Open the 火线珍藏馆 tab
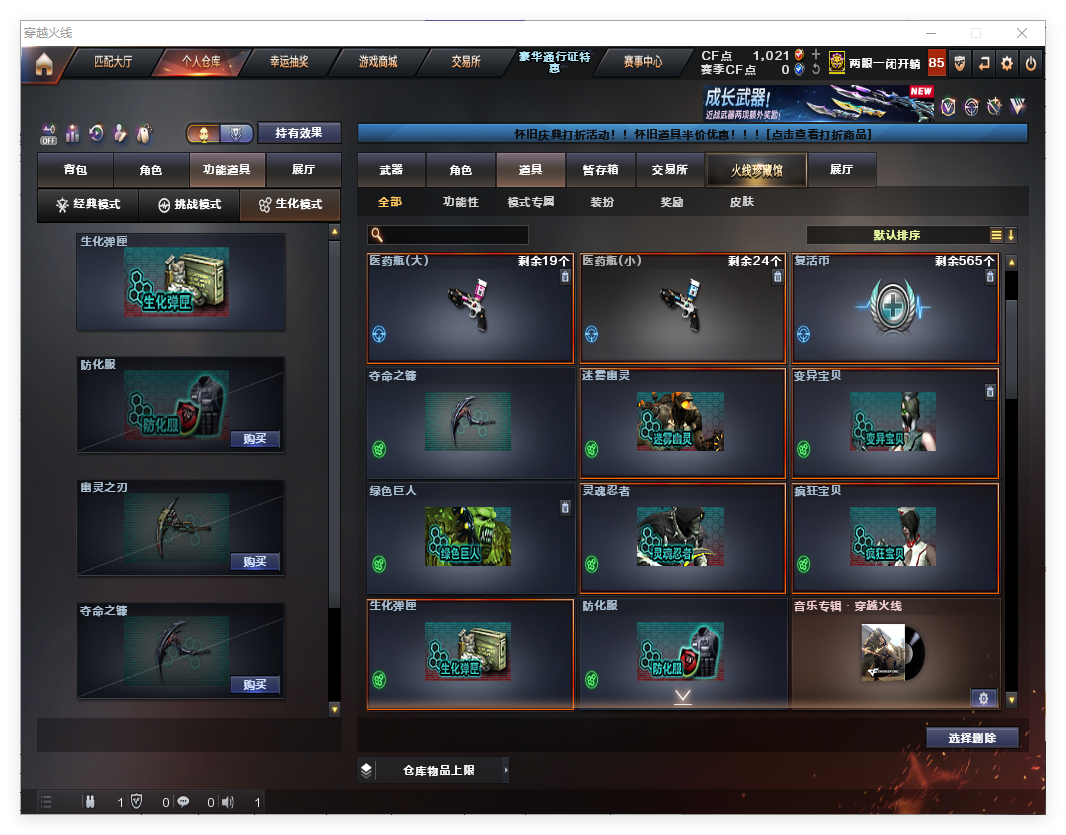 tap(756, 170)
